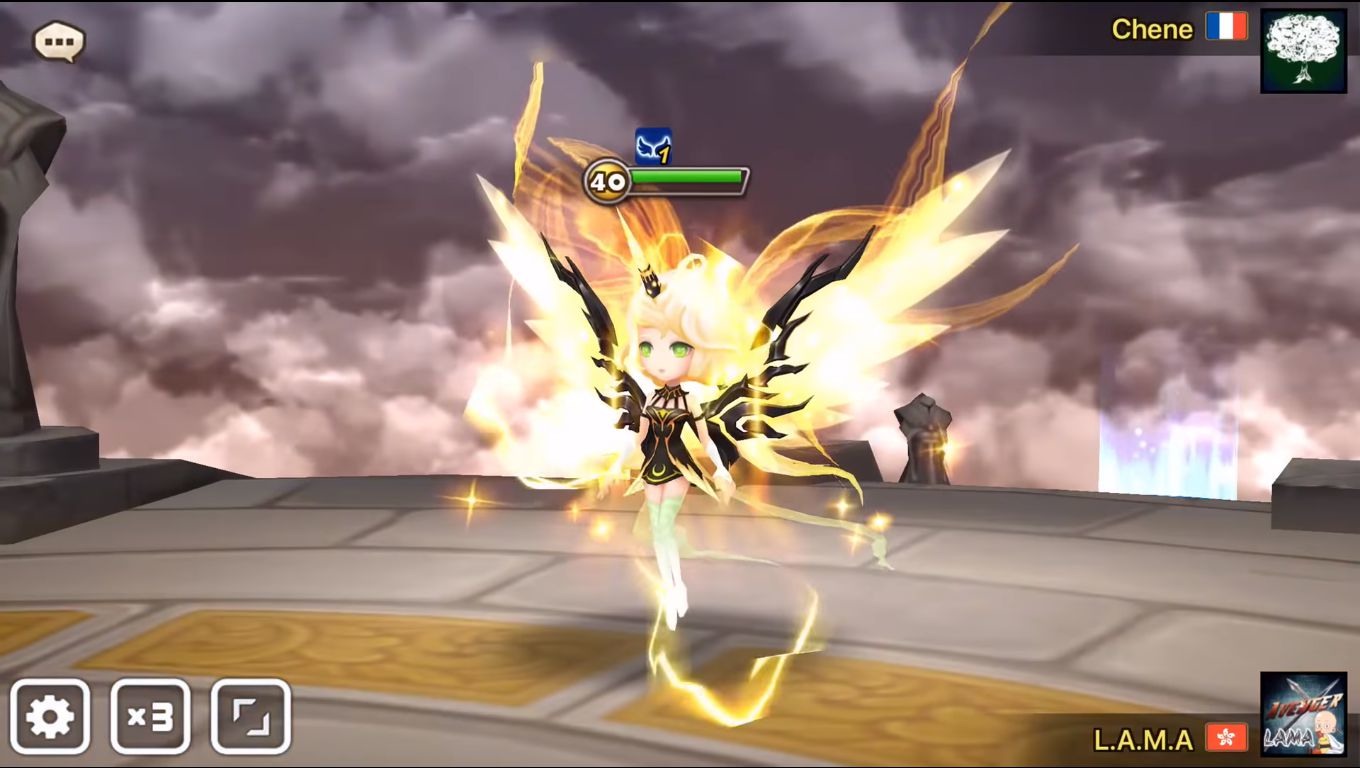Click the French flag beside Chene
Viewport: 1360px width, 768px height.
point(1227,29)
